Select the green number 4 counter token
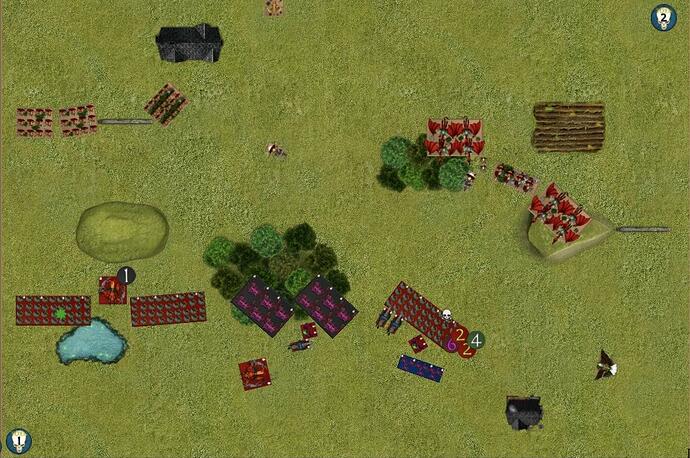 [477, 340]
